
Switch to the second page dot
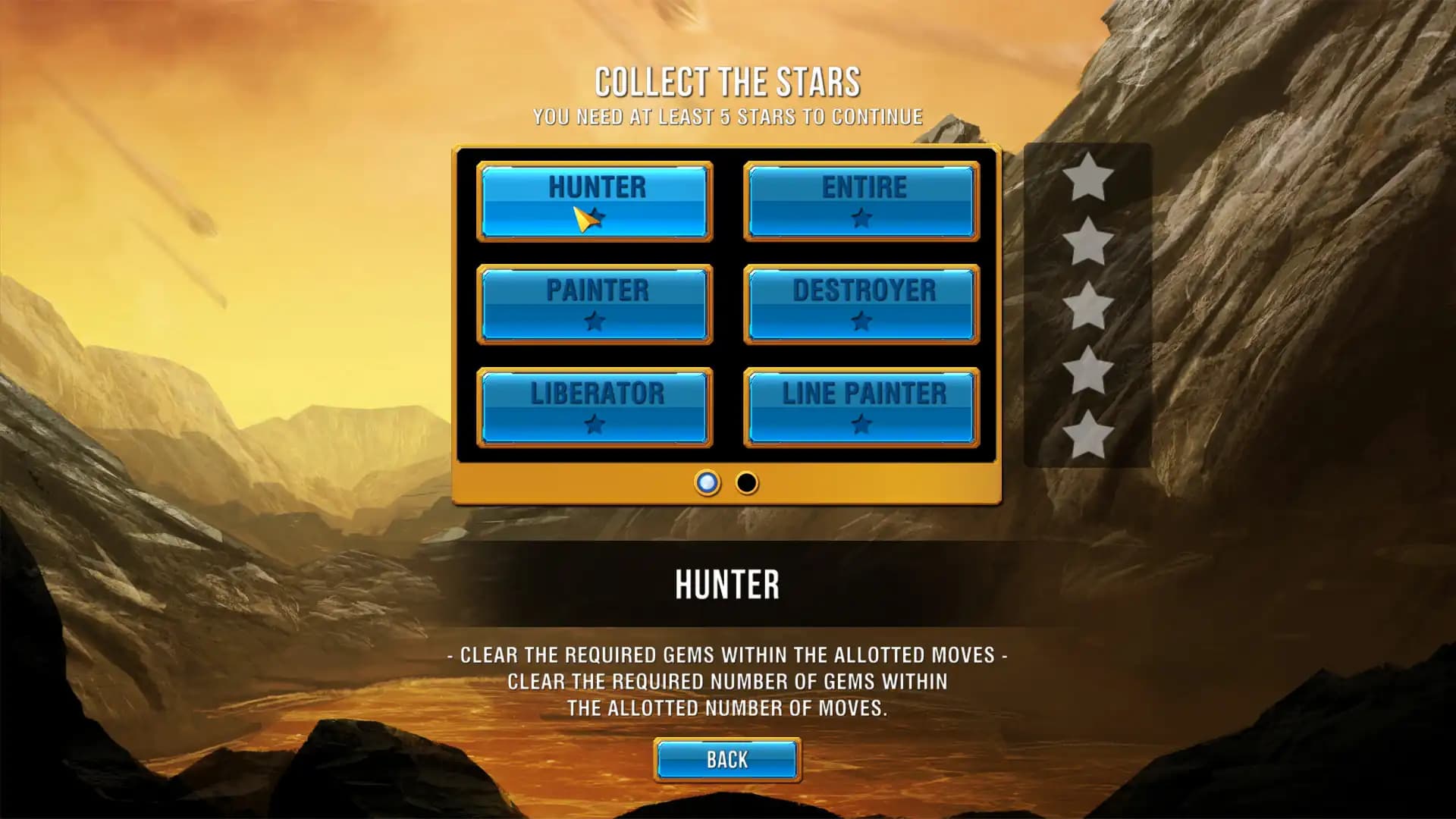click(747, 484)
